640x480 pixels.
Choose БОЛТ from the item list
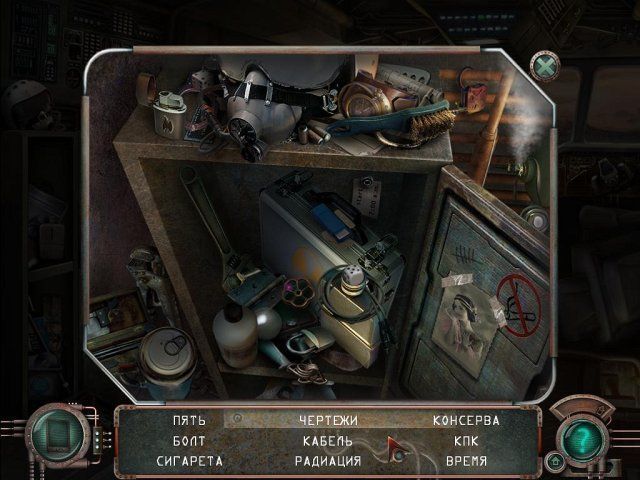(x=189, y=441)
